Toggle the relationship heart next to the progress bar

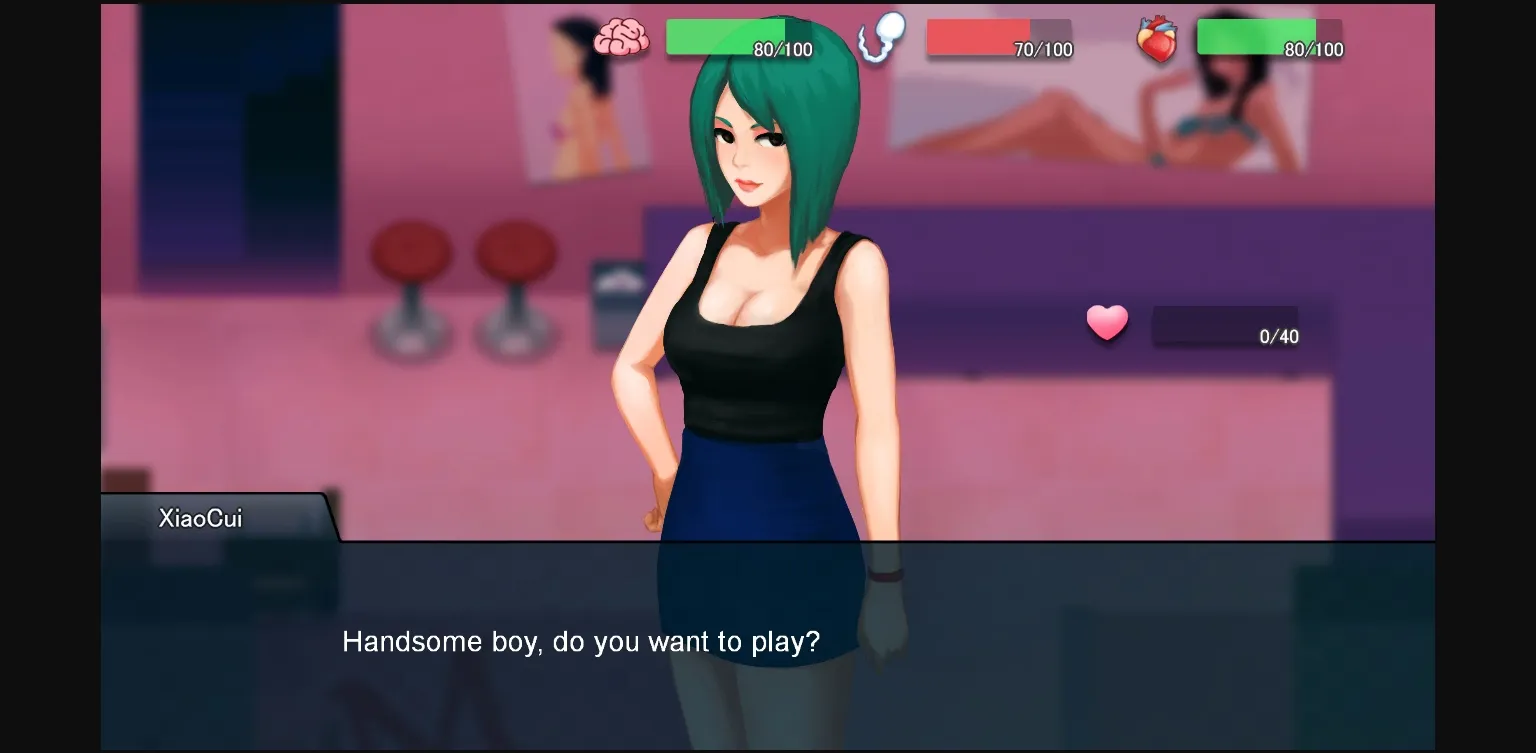(1107, 324)
